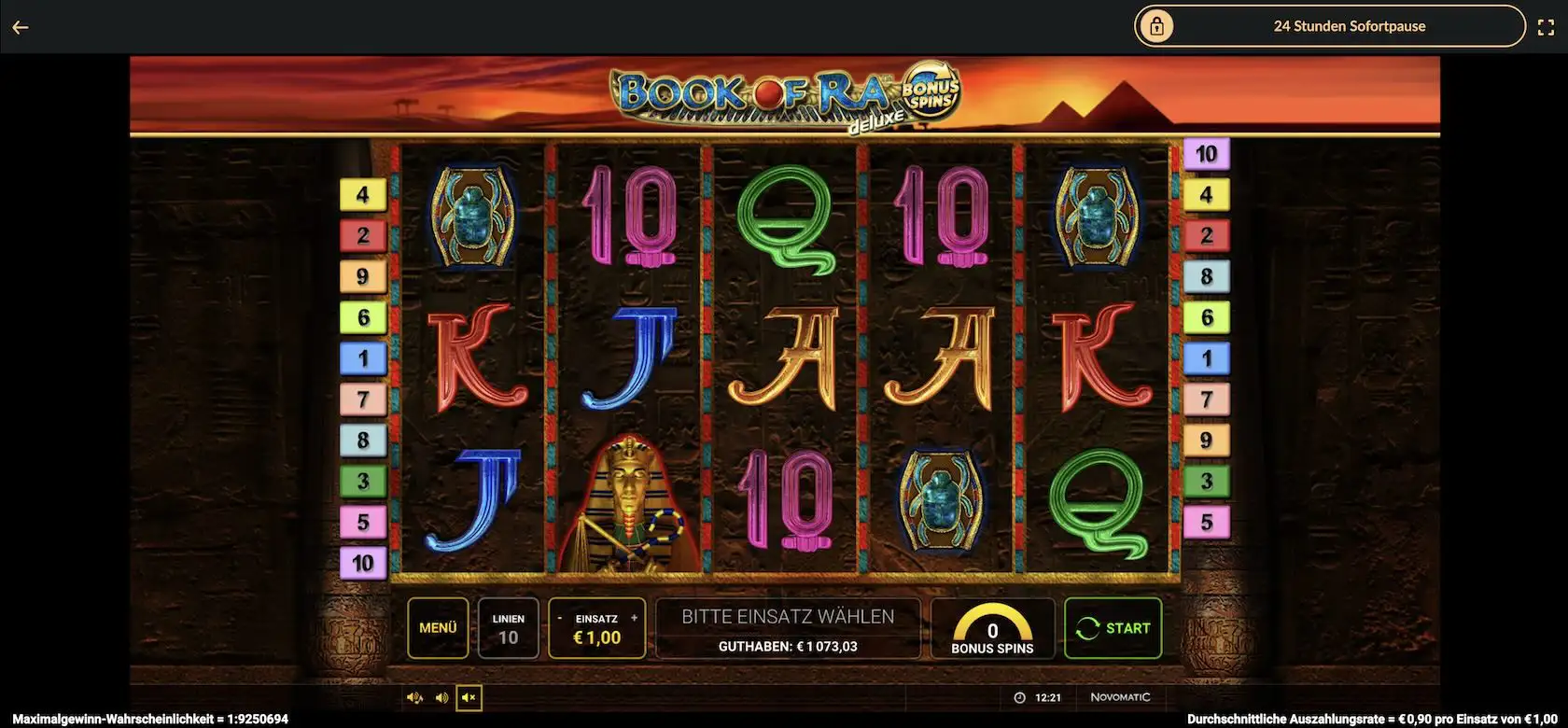Open the Menü panel
This screenshot has height=728, width=1568.
[x=437, y=627]
